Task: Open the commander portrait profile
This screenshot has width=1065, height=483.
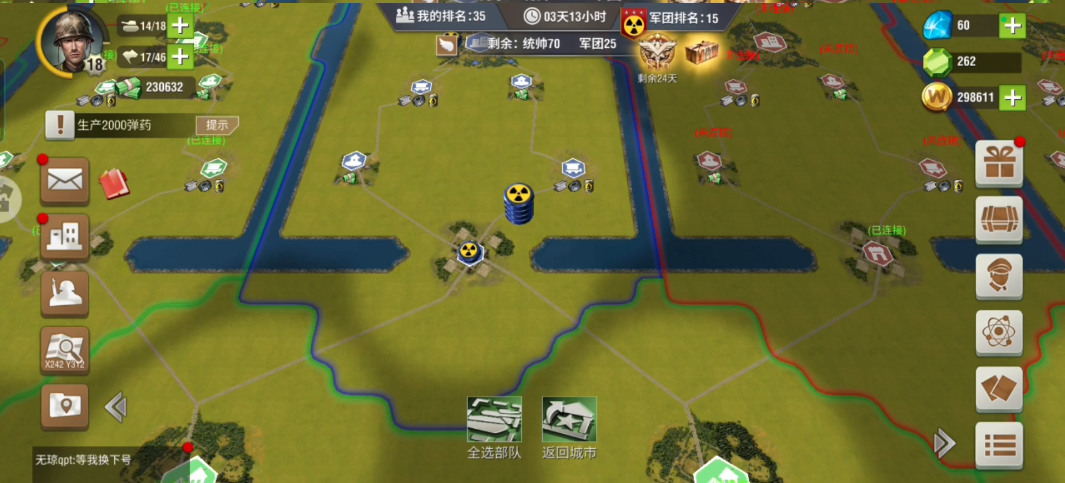Action: tap(72, 41)
